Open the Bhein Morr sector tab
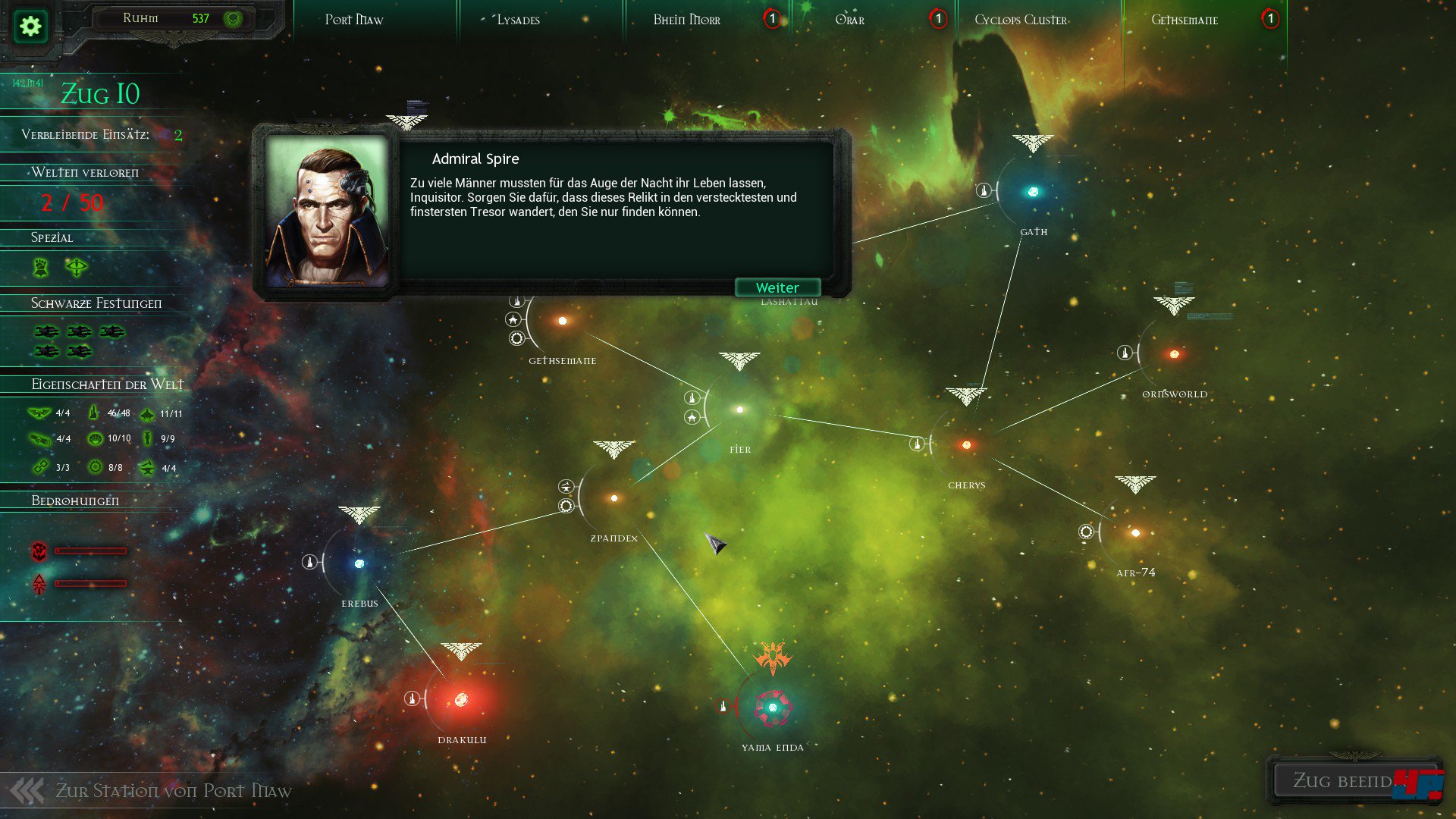1456x819 pixels. [687, 20]
